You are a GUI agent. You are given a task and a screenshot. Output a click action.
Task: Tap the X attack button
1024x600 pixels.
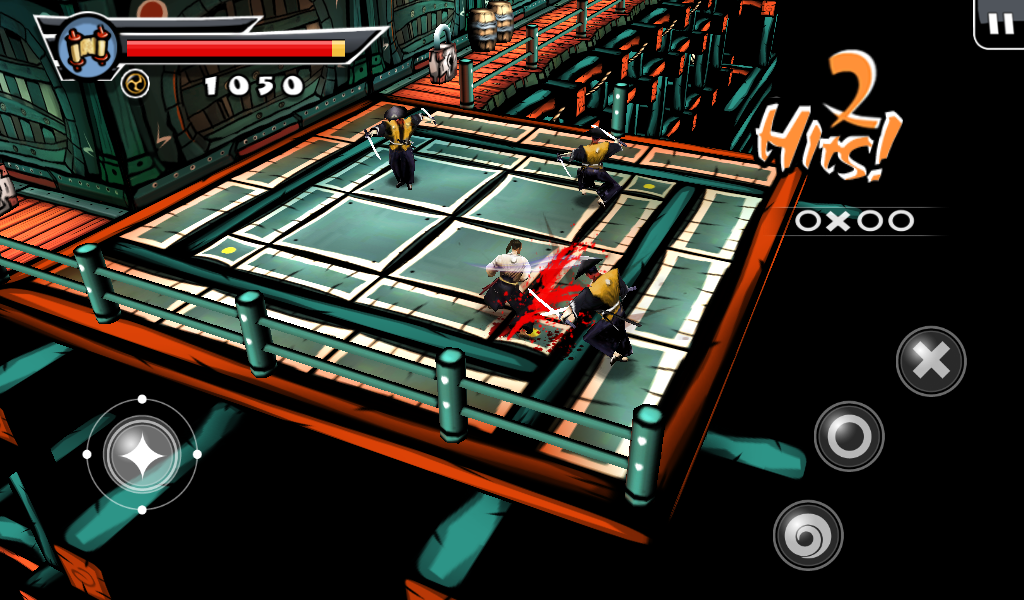[x=931, y=361]
